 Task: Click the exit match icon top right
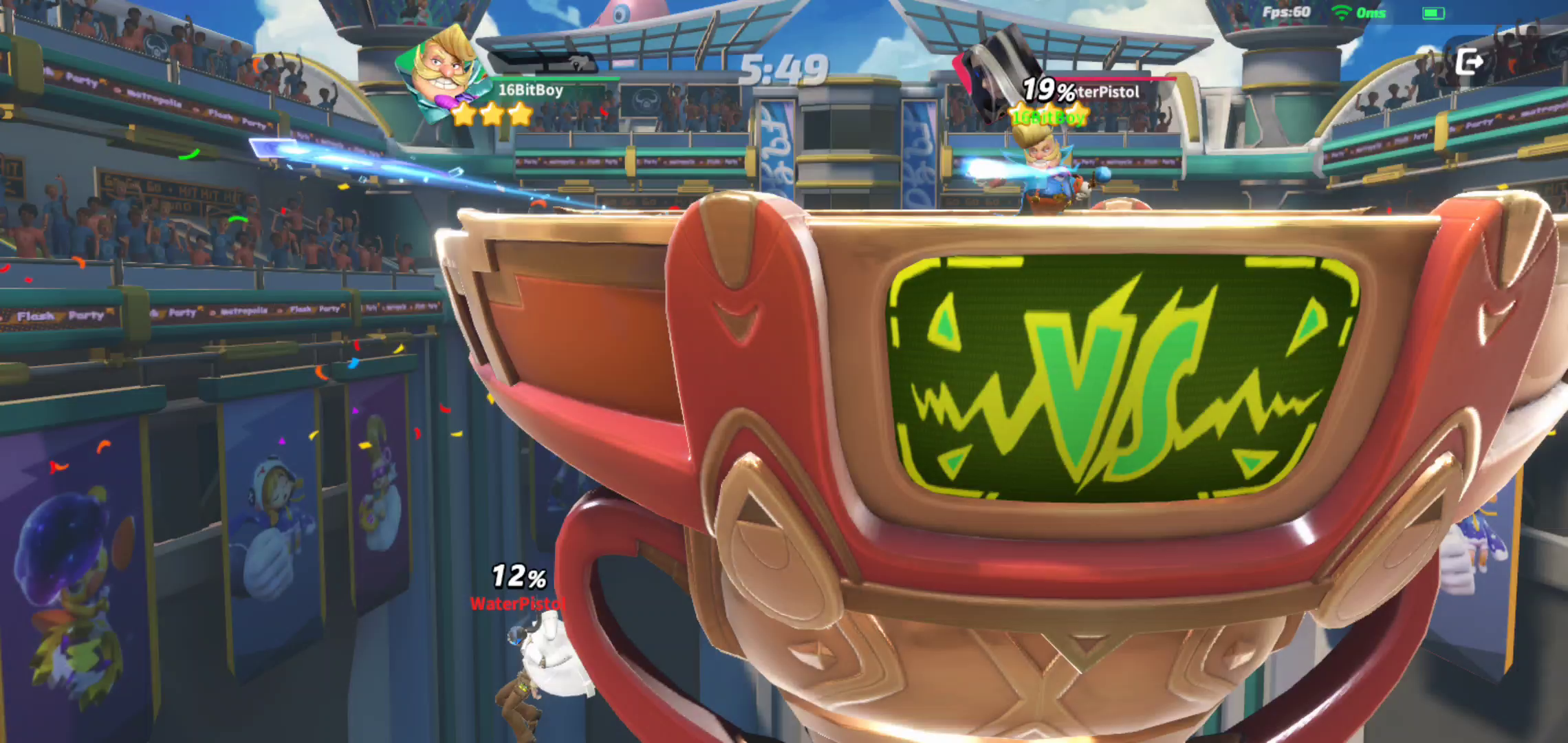pyautogui.click(x=1469, y=61)
